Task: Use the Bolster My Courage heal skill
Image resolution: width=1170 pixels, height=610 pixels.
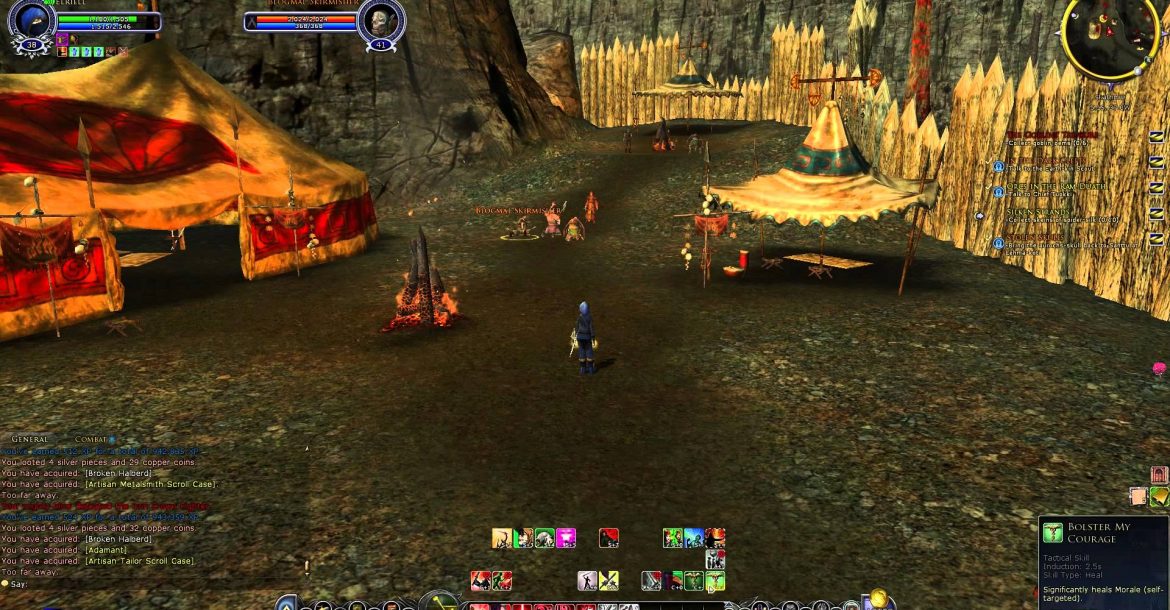Action: (715, 581)
